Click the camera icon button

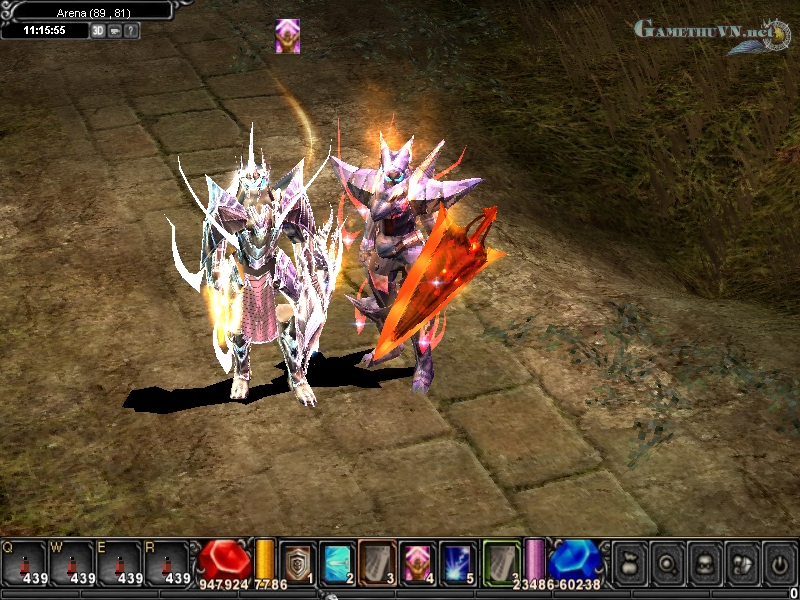point(115,31)
